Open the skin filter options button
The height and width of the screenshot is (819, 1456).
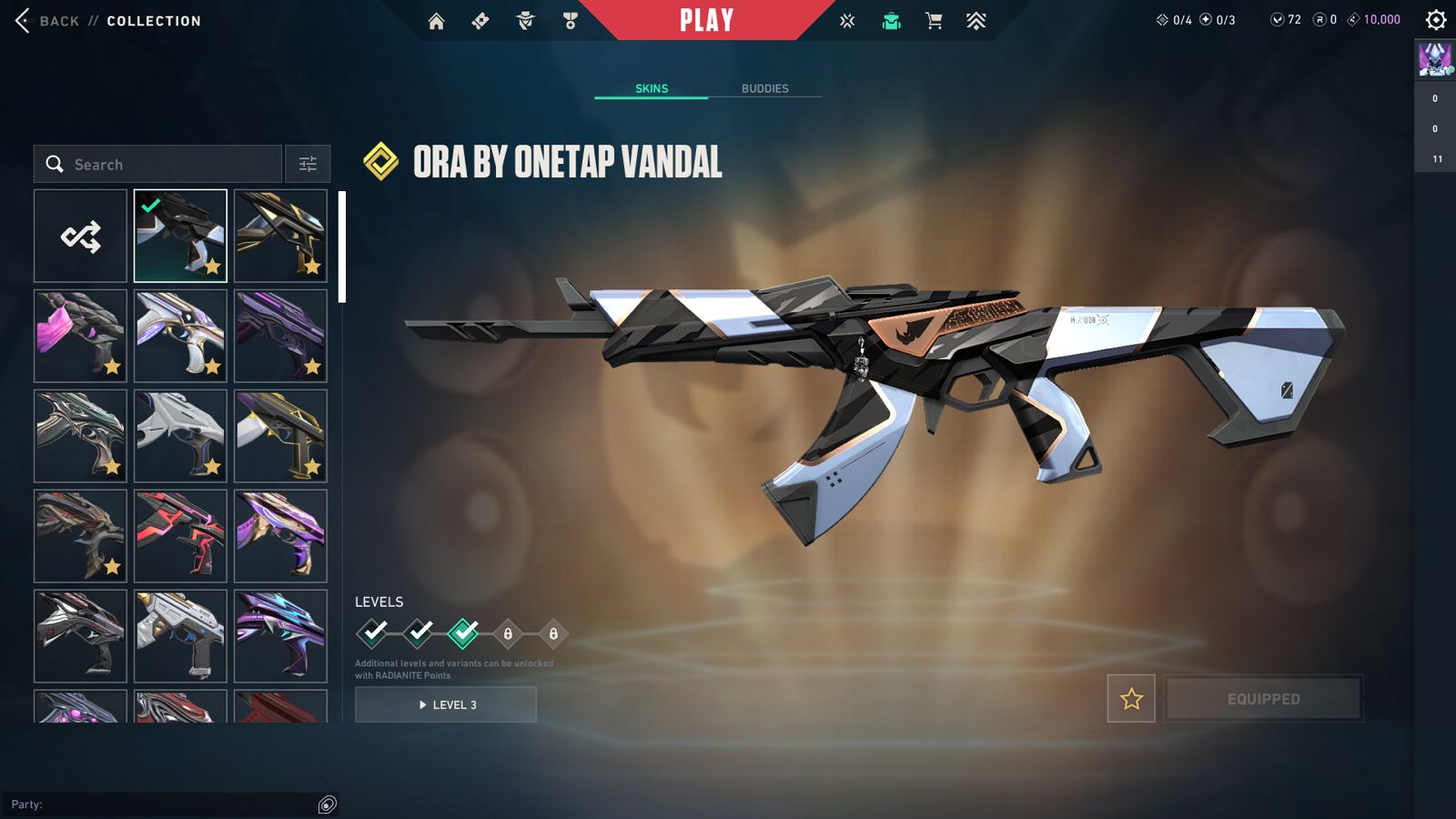pos(308,165)
